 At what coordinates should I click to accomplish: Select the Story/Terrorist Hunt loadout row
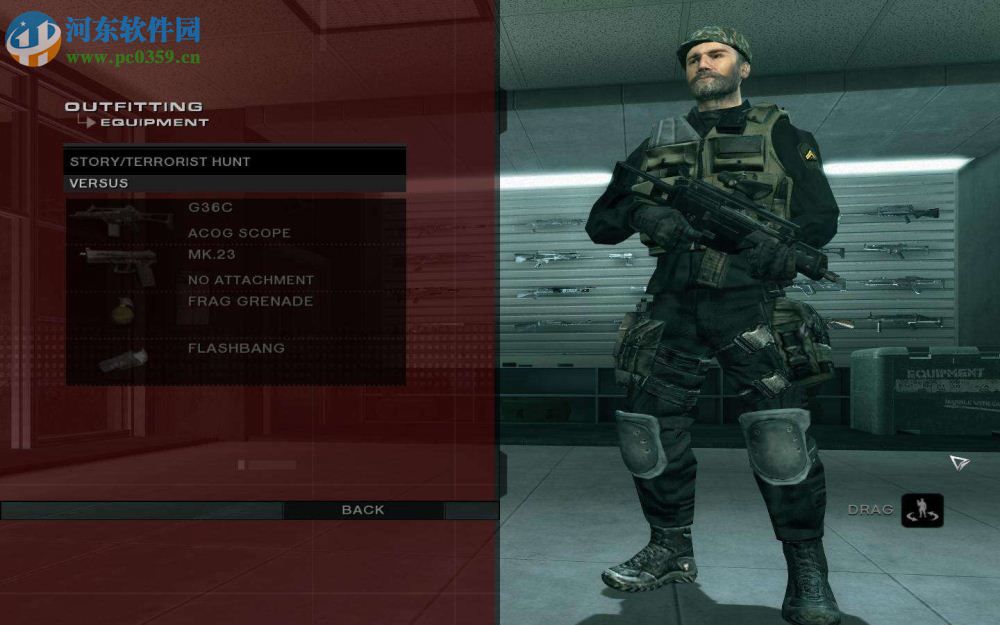[x=235, y=161]
